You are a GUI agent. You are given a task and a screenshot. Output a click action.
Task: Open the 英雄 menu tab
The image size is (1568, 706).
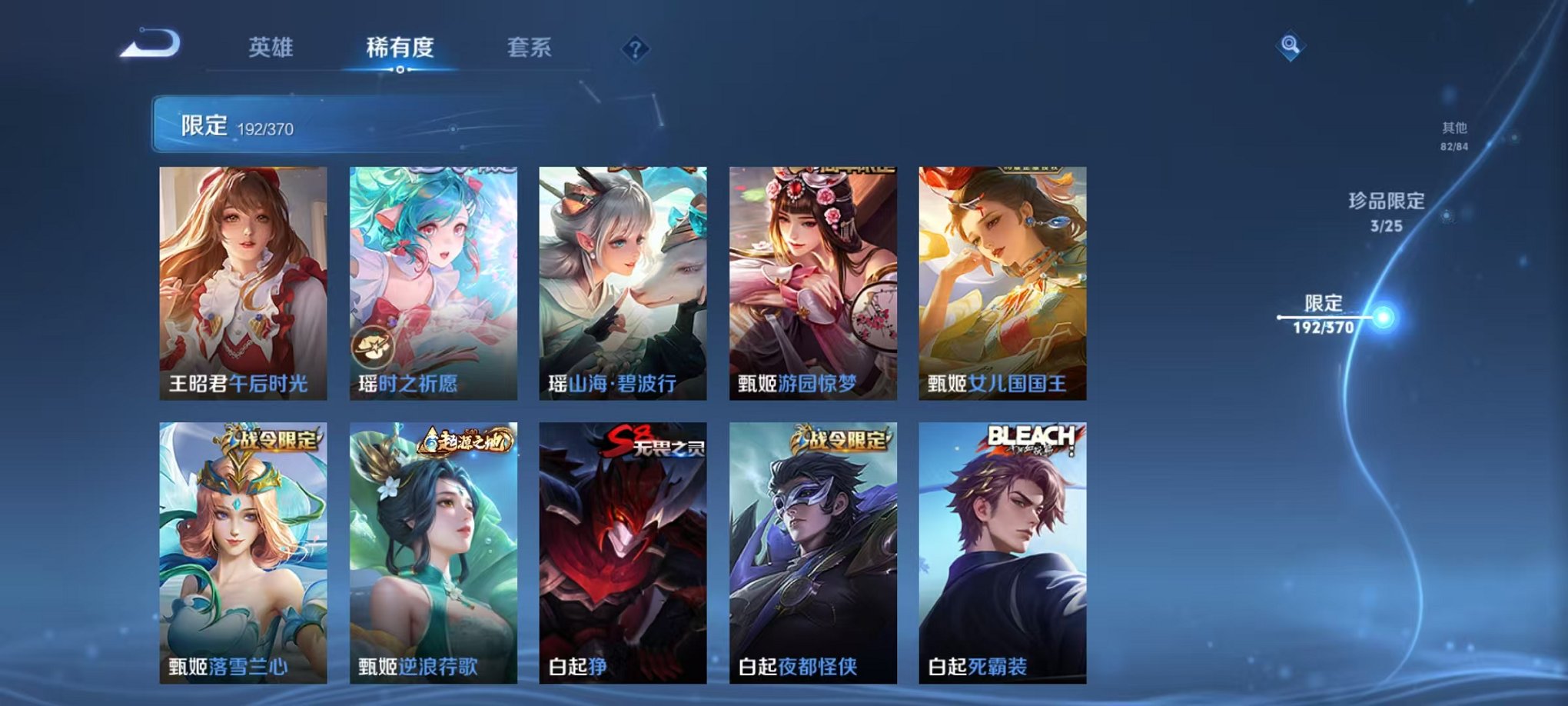(271, 46)
